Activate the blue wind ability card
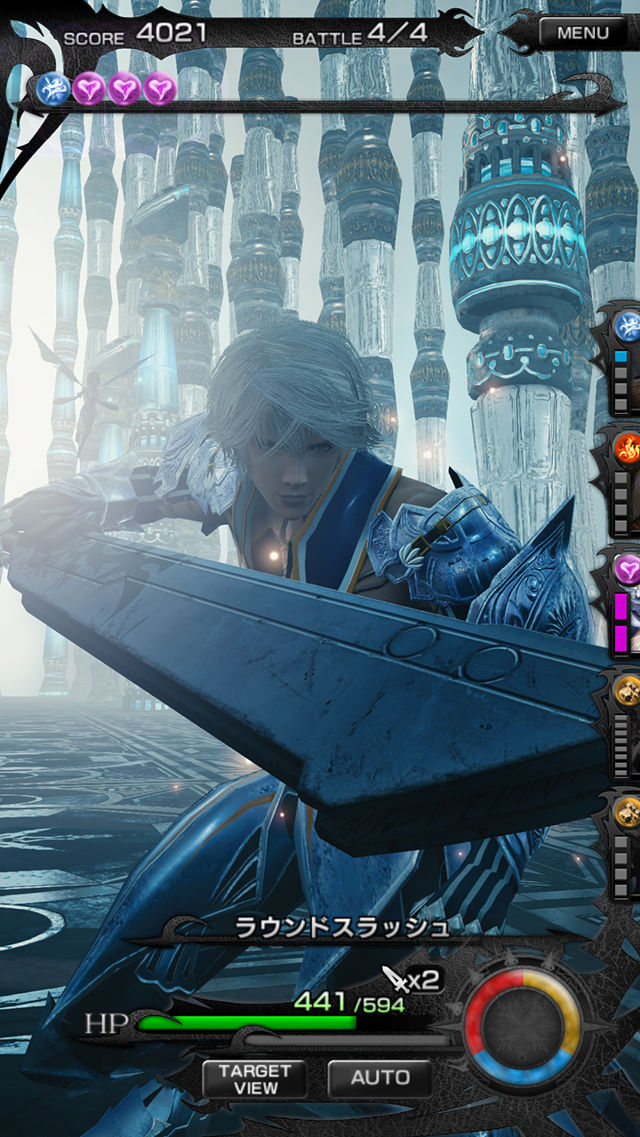This screenshot has width=640, height=1137. (625, 357)
